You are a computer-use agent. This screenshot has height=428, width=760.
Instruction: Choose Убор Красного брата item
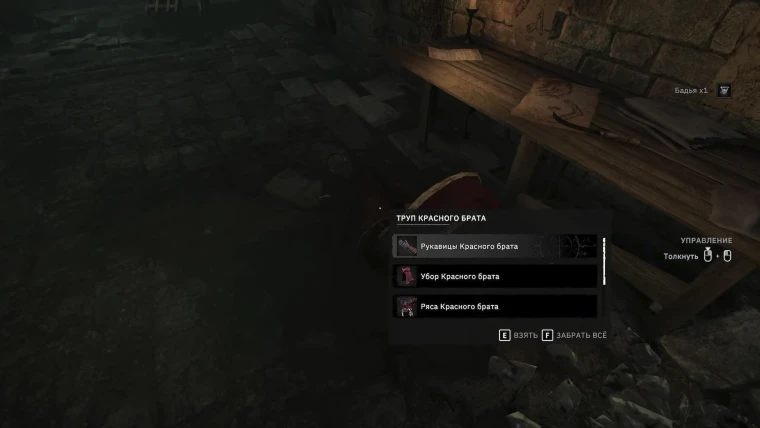pyautogui.click(x=495, y=276)
